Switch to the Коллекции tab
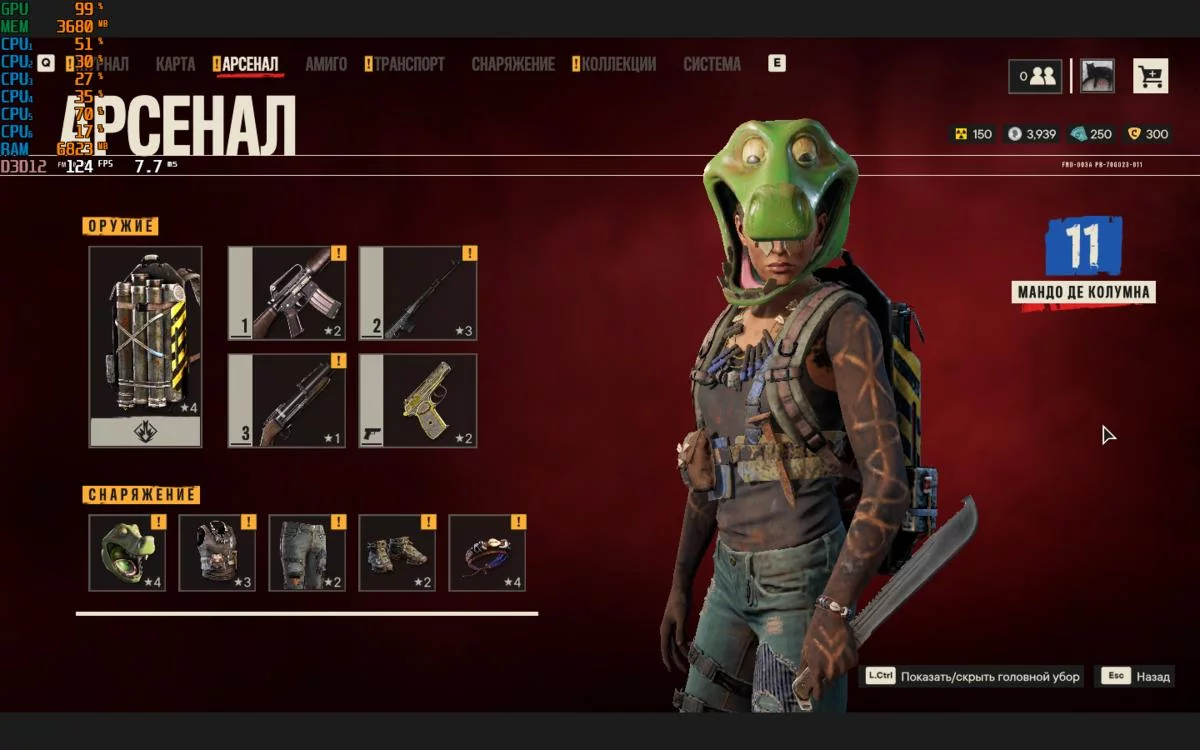1200x750 pixels. [618, 64]
